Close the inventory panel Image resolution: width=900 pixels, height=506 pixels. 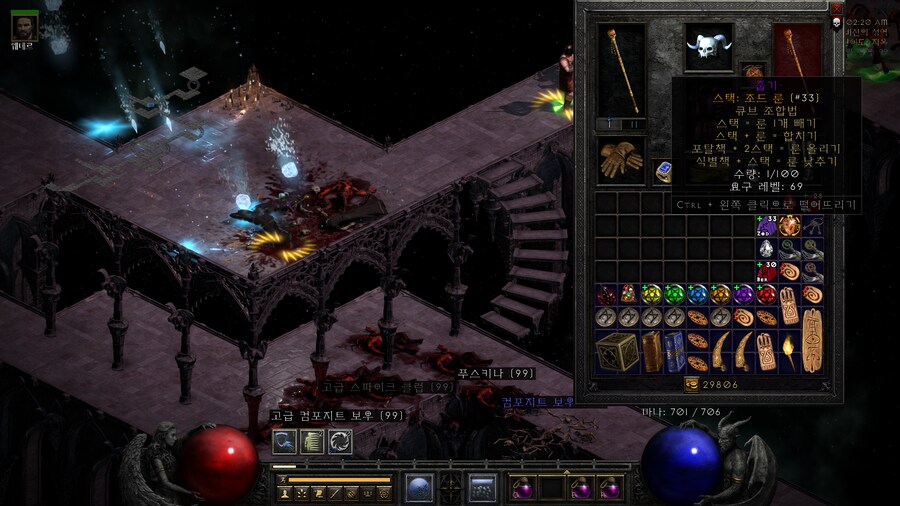pos(837,8)
